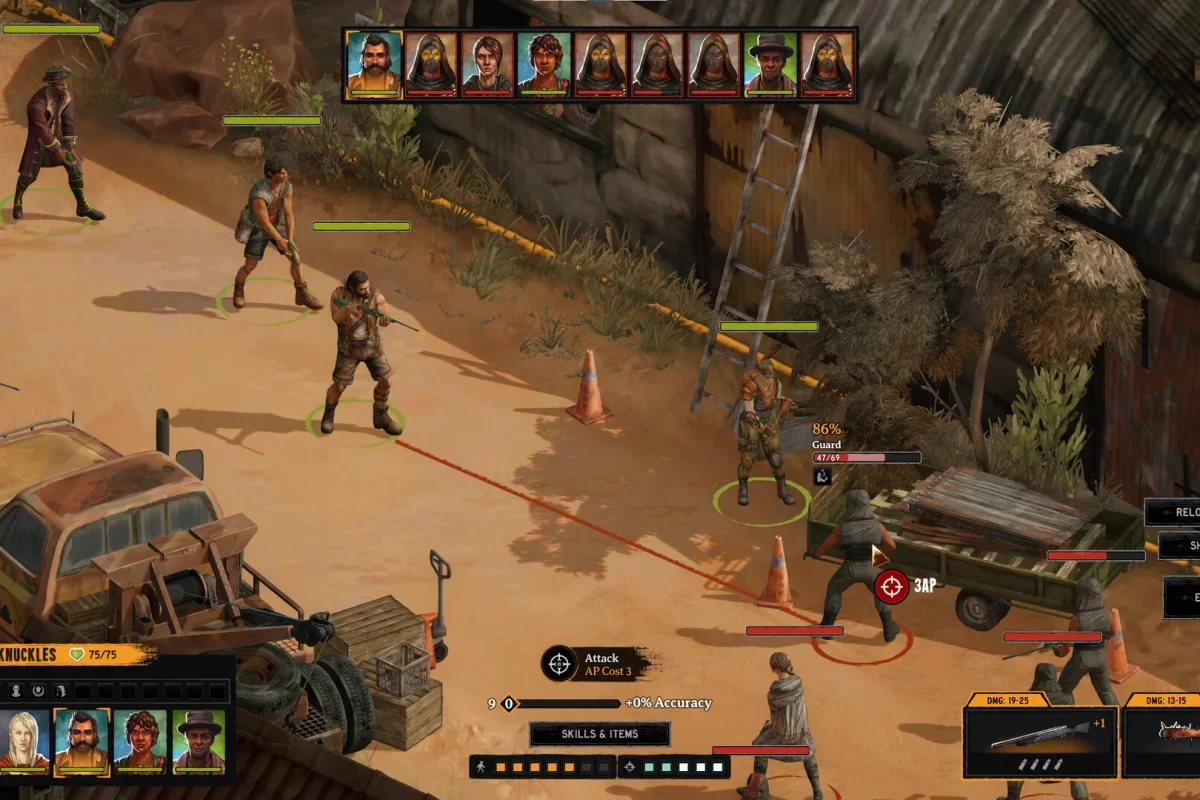Click the accuracy boost slider track
Viewport: 1200px width, 800px height.
click(565, 704)
